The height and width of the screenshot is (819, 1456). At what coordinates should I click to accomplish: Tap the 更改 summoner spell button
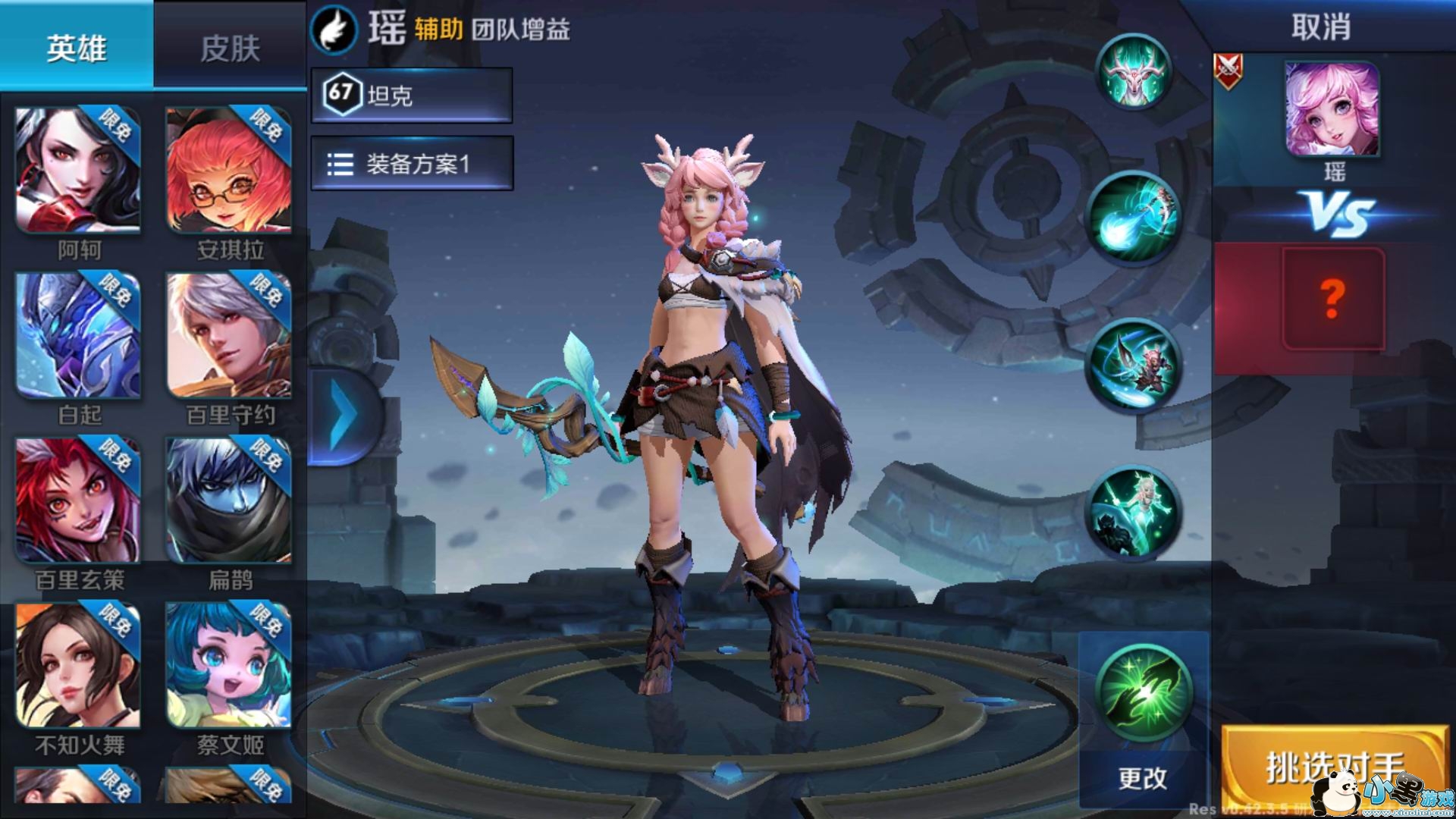[1143, 777]
